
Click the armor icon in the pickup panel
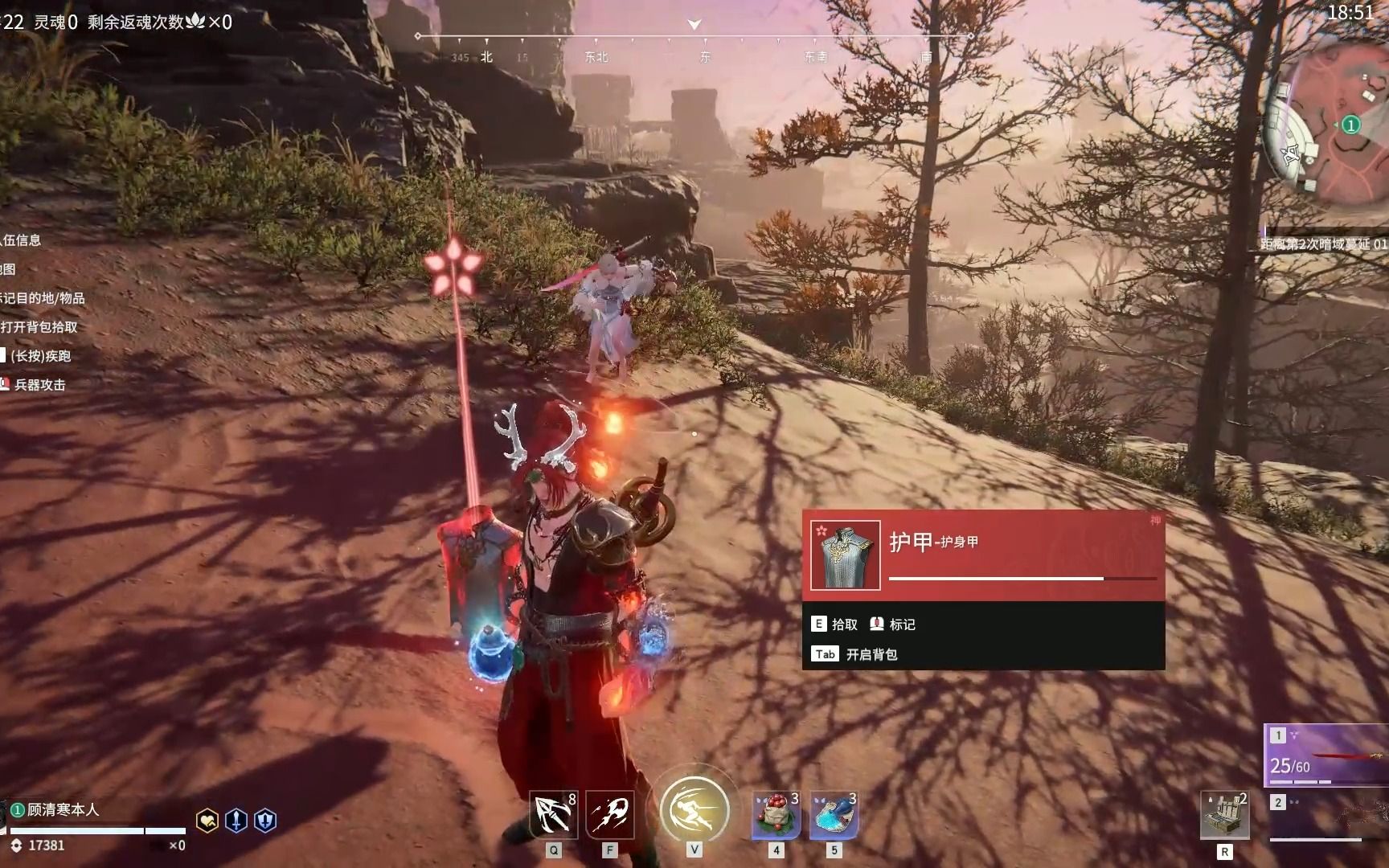(x=845, y=555)
